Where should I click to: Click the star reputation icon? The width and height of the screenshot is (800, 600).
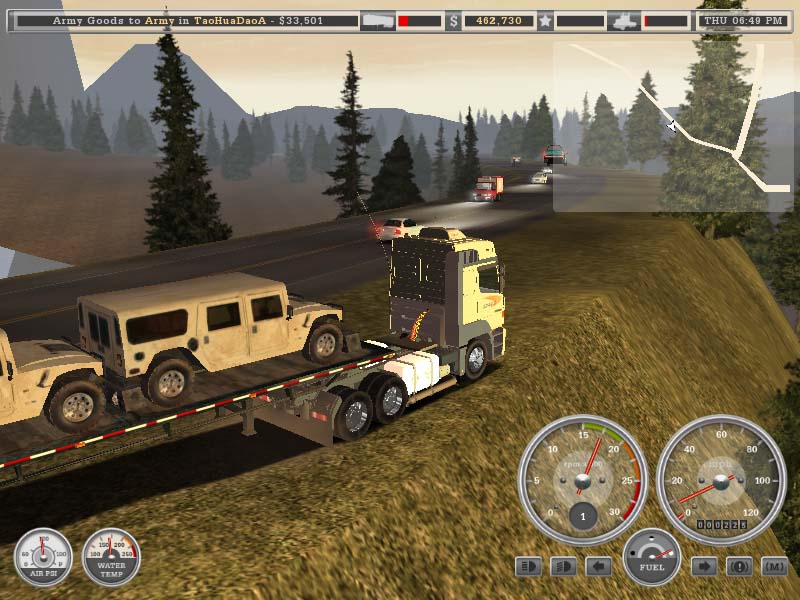point(545,20)
